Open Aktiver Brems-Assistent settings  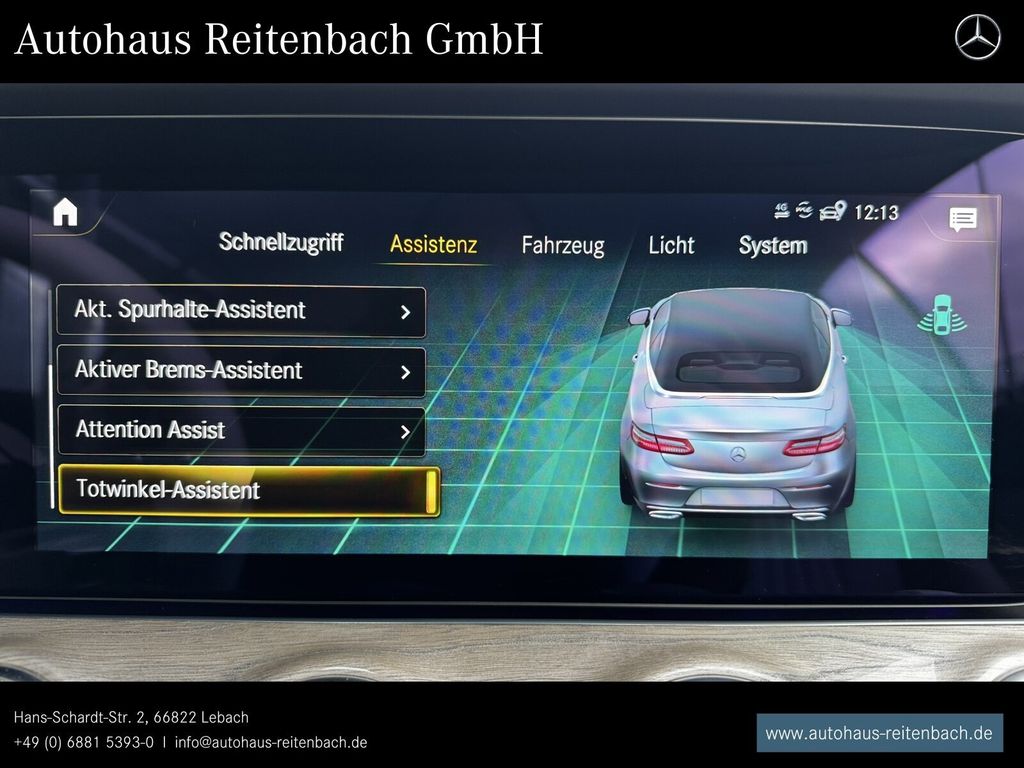[241, 371]
